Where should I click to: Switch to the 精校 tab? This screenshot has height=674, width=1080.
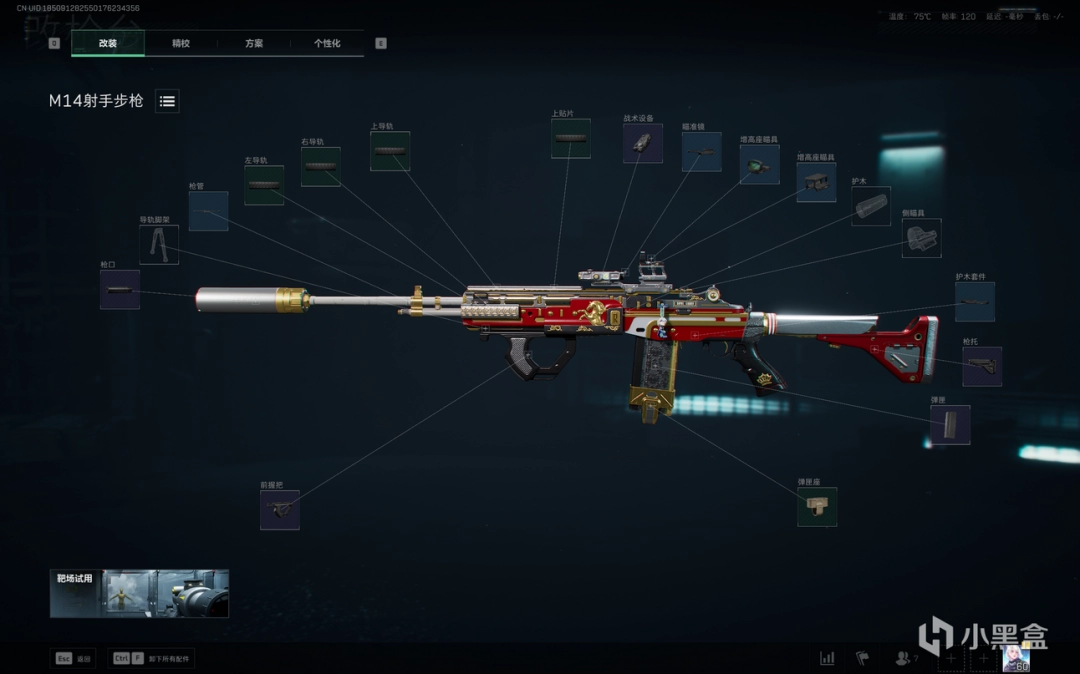[181, 43]
